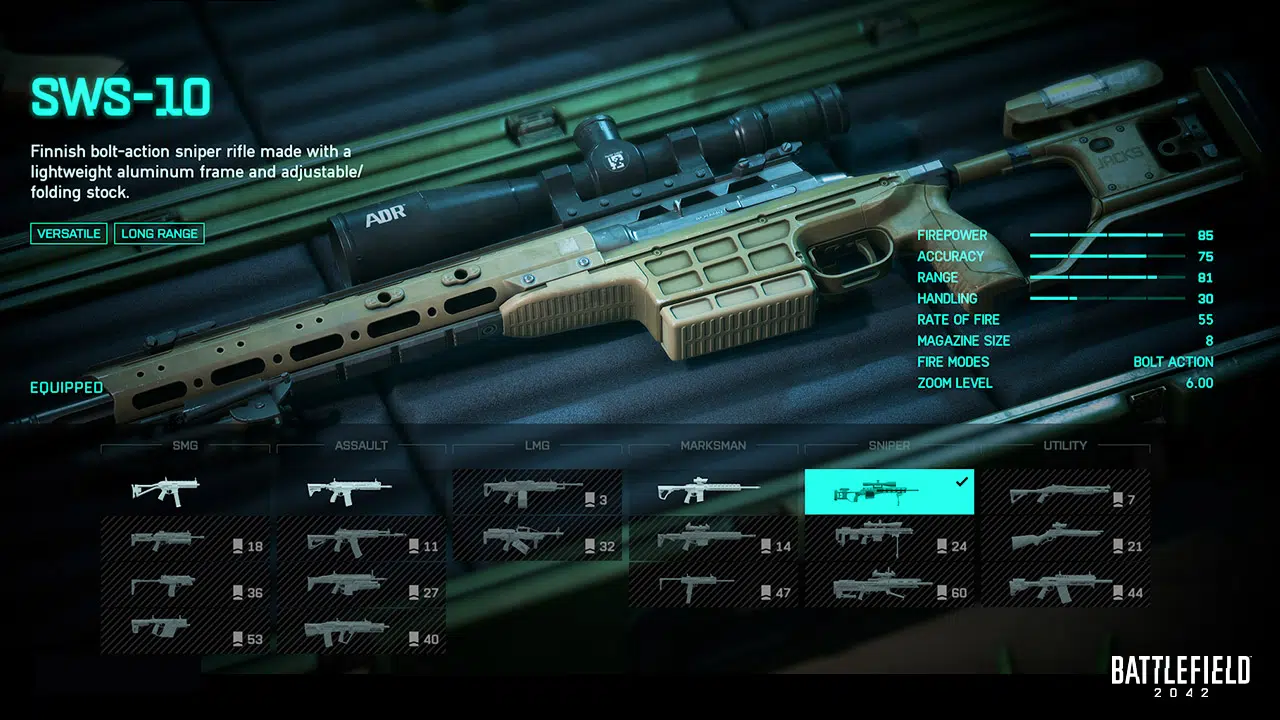Select the unlocked marksman rifle

pos(713,492)
